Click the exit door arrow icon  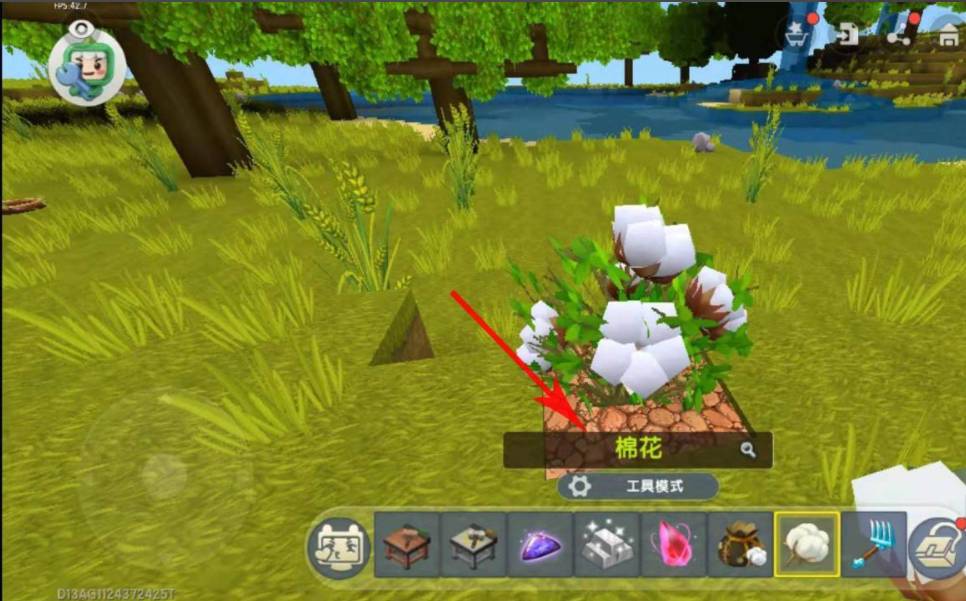[849, 33]
